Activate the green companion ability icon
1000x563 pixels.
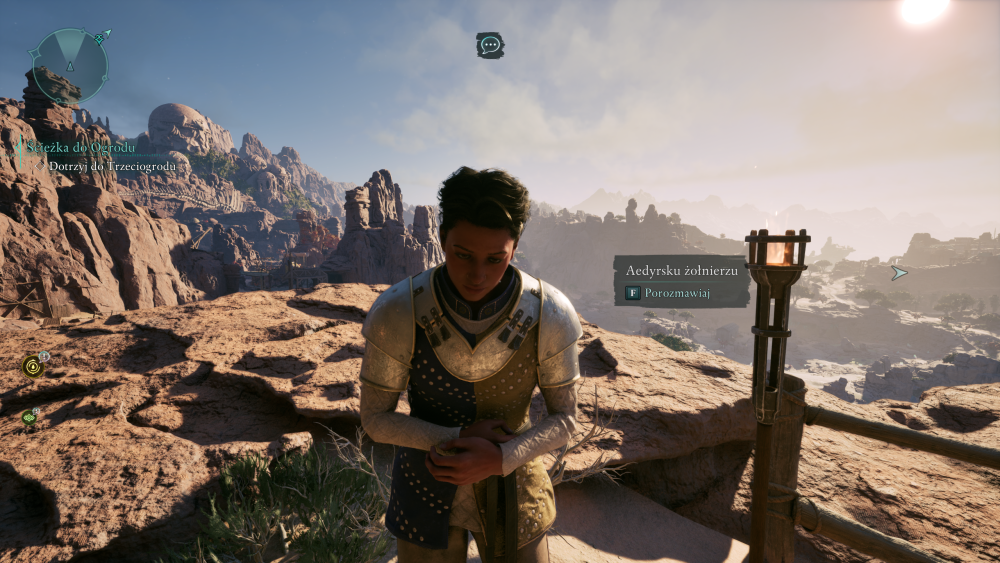[29, 417]
